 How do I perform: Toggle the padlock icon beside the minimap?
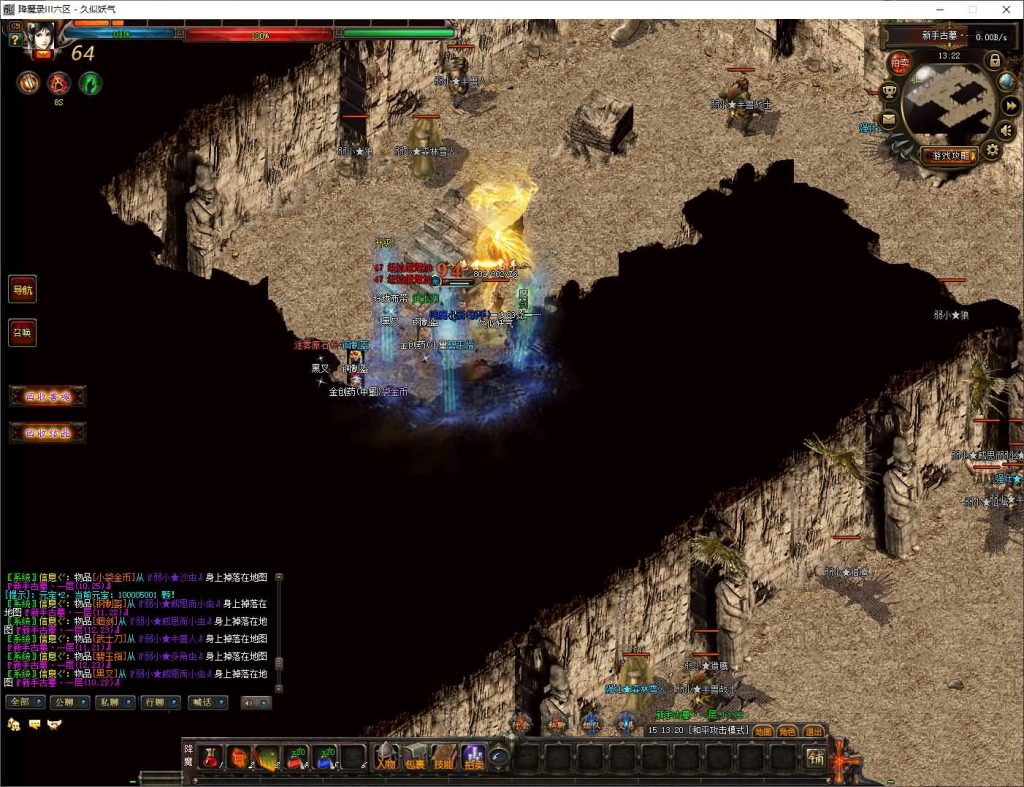[x=994, y=60]
